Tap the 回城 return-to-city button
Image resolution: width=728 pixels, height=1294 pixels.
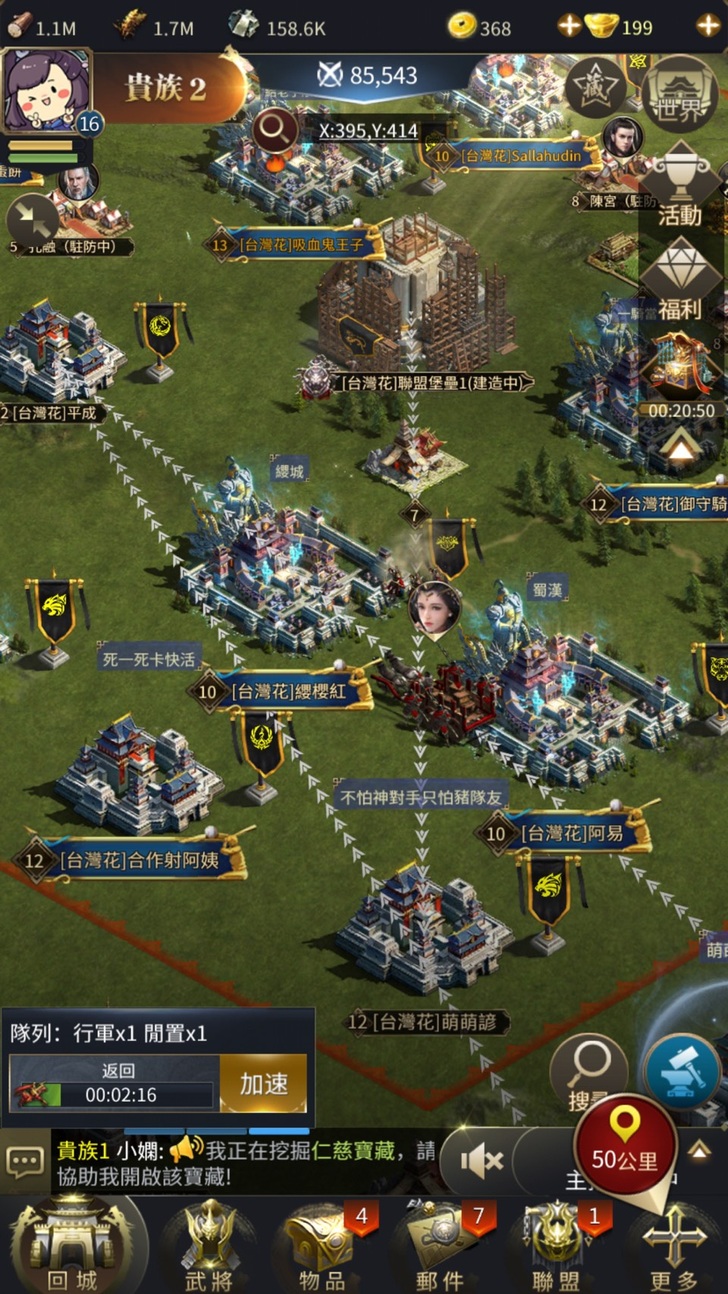click(72, 1245)
